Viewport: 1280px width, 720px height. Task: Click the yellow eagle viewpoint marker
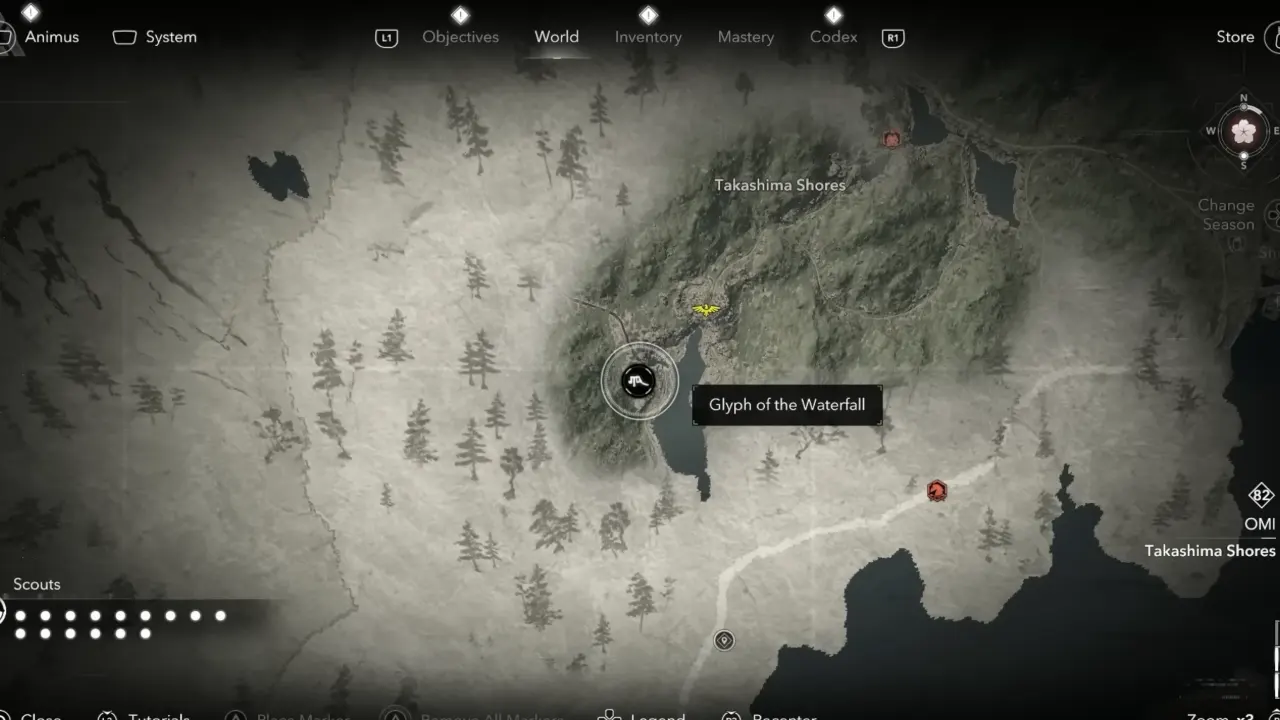click(706, 311)
